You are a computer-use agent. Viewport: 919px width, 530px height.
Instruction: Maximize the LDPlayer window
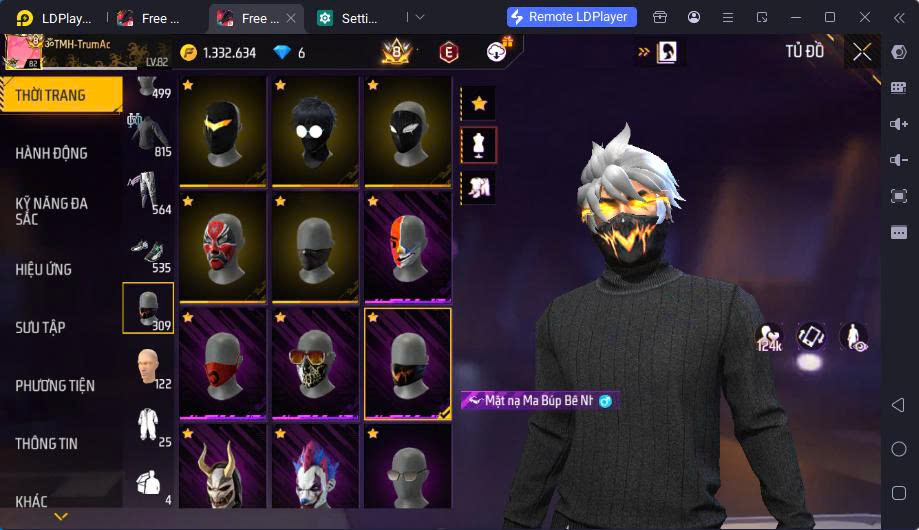(829, 17)
